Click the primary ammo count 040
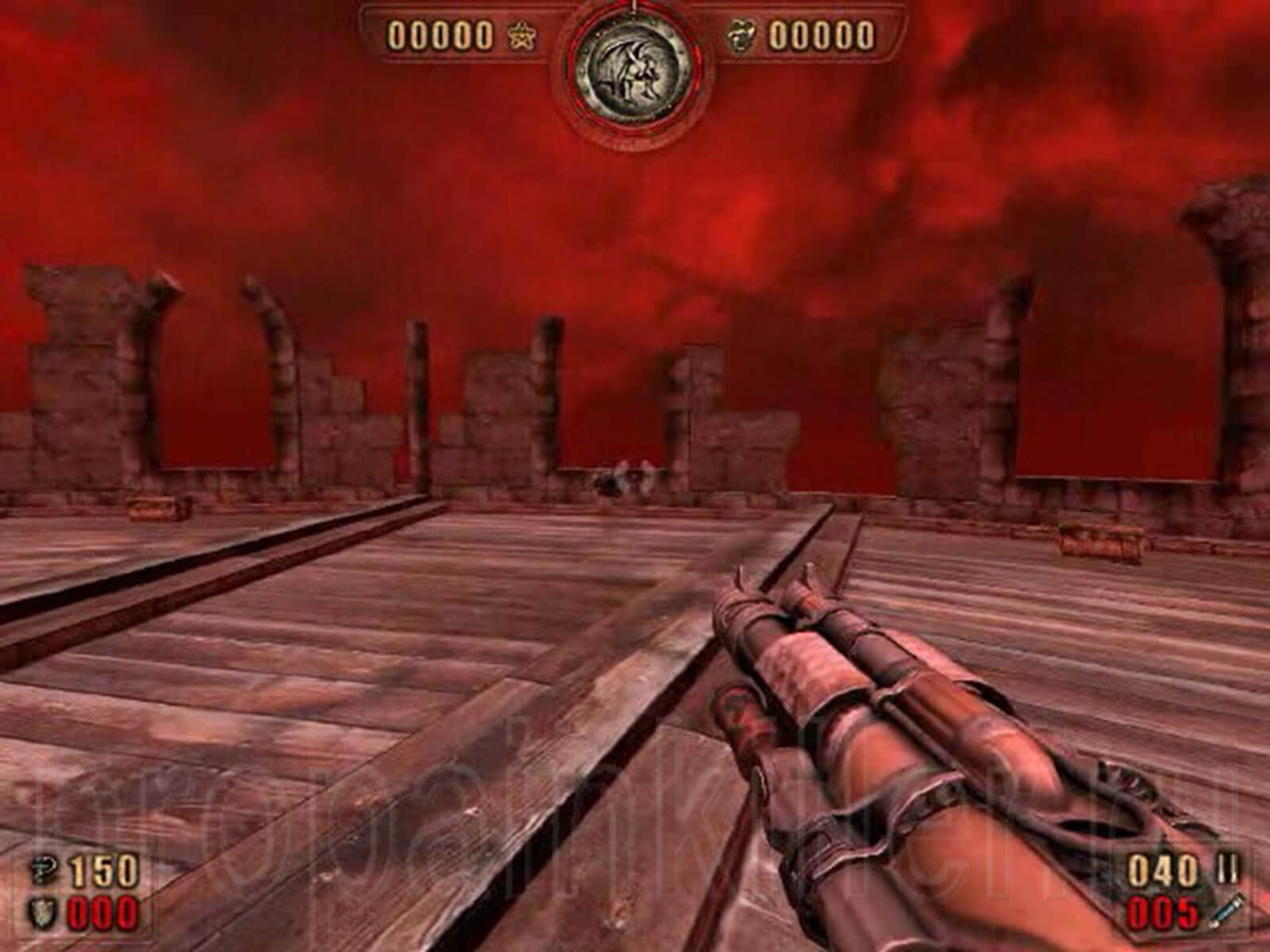The width and height of the screenshot is (1270, 952). pos(1163,869)
